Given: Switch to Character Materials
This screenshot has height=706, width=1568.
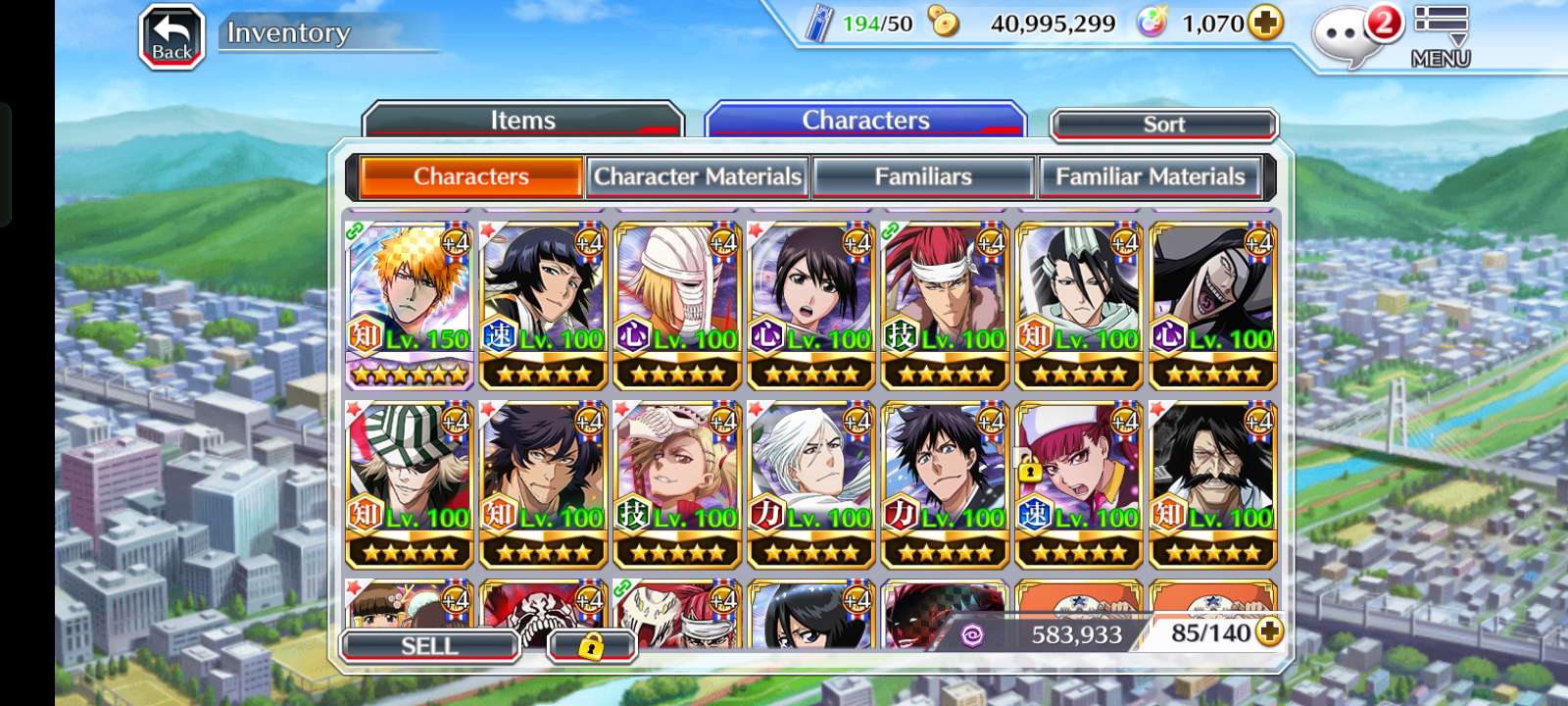Looking at the screenshot, I should pos(697,176).
